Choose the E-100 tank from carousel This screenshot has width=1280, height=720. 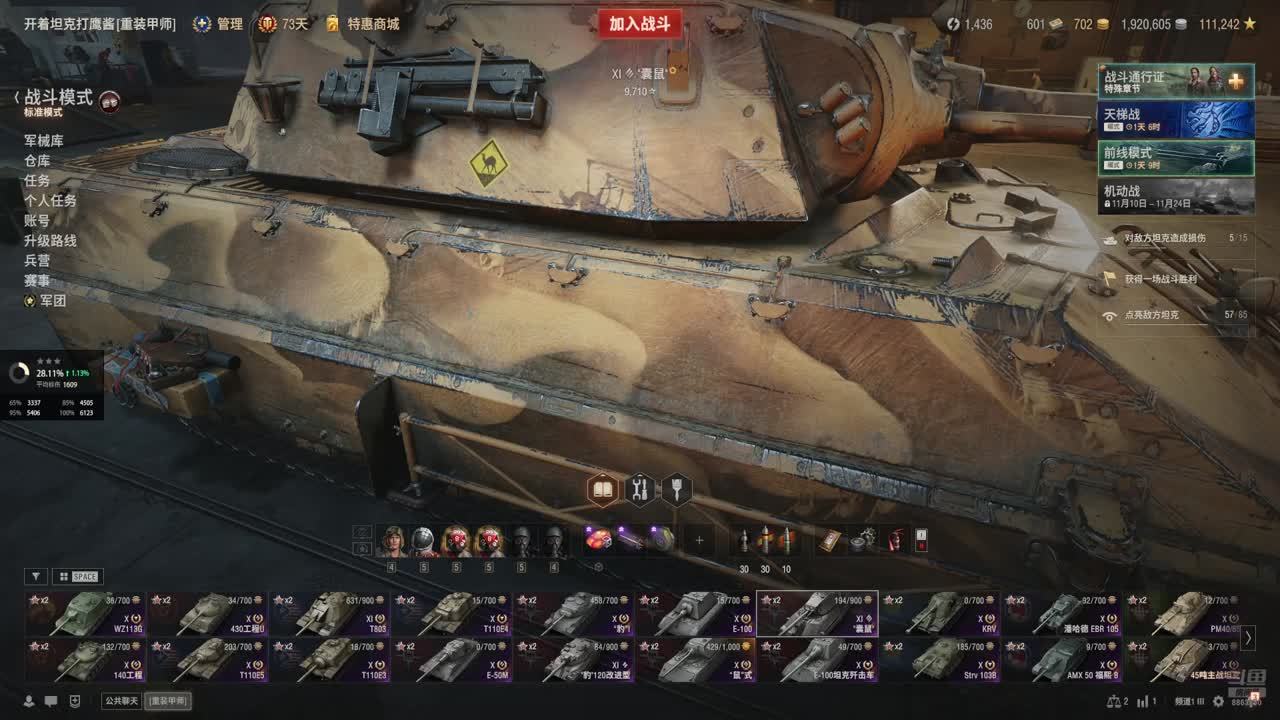696,614
